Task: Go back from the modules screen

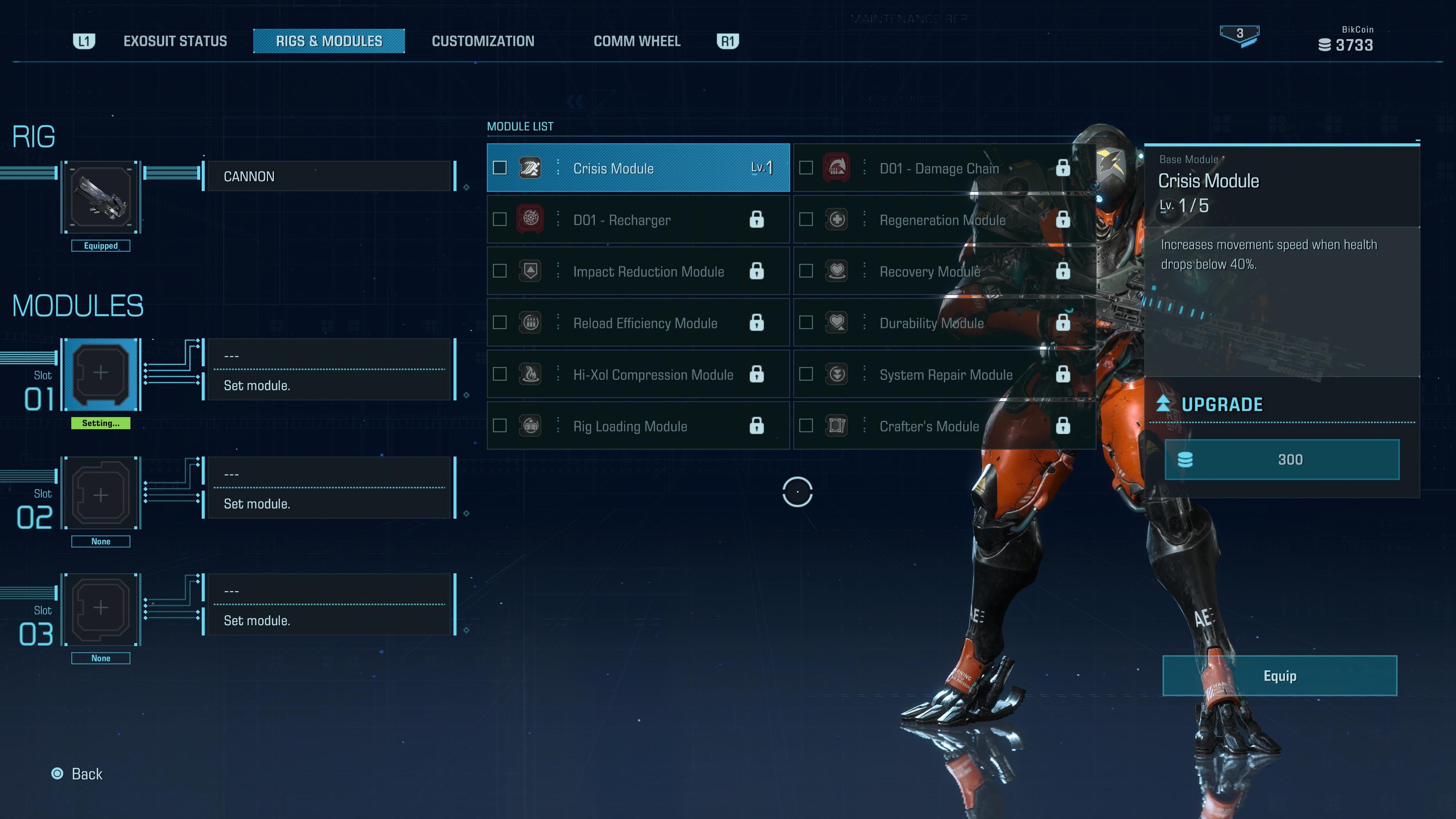Action: pyautogui.click(x=77, y=774)
